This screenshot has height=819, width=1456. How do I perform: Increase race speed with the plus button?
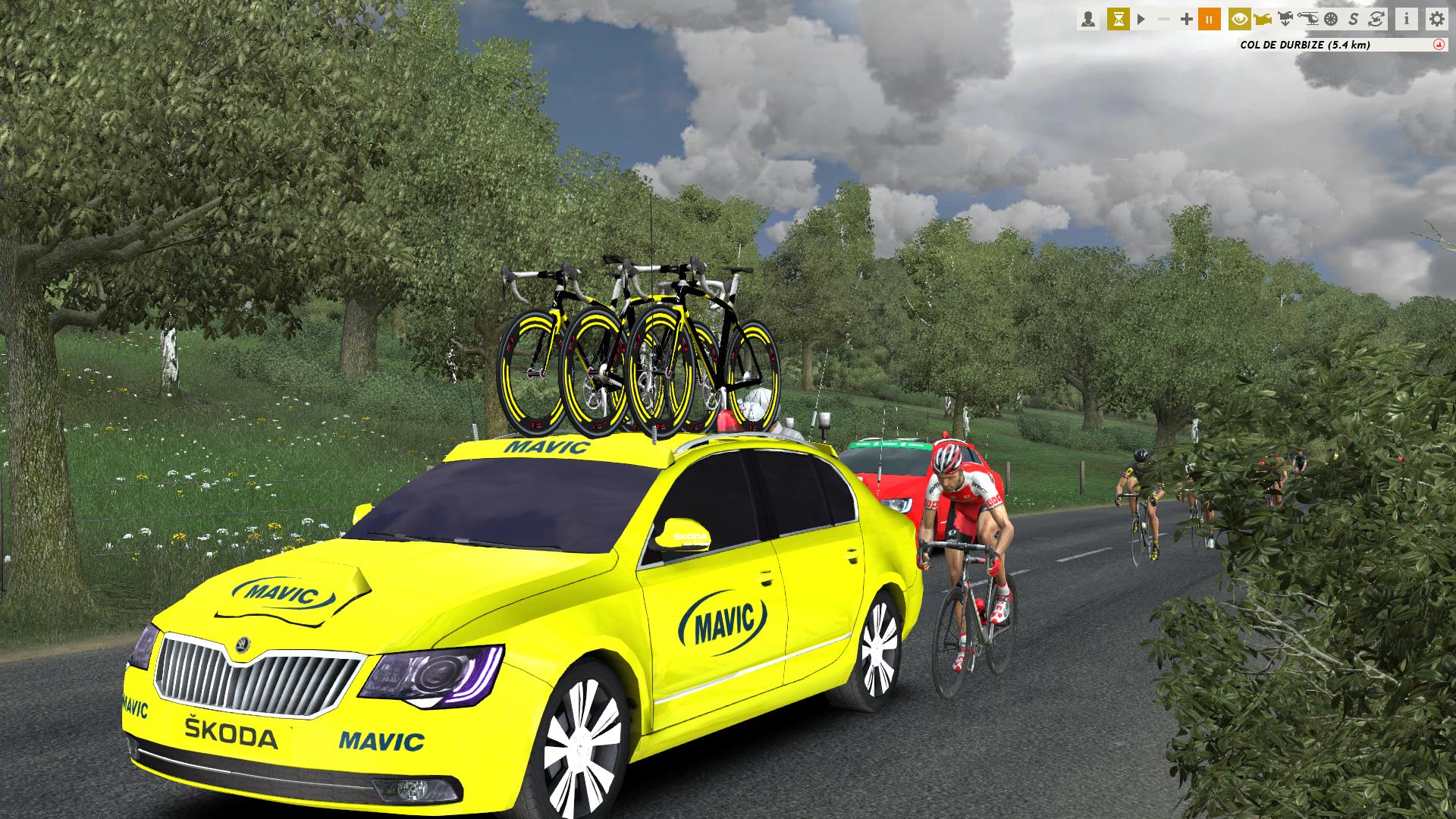coord(1187,19)
